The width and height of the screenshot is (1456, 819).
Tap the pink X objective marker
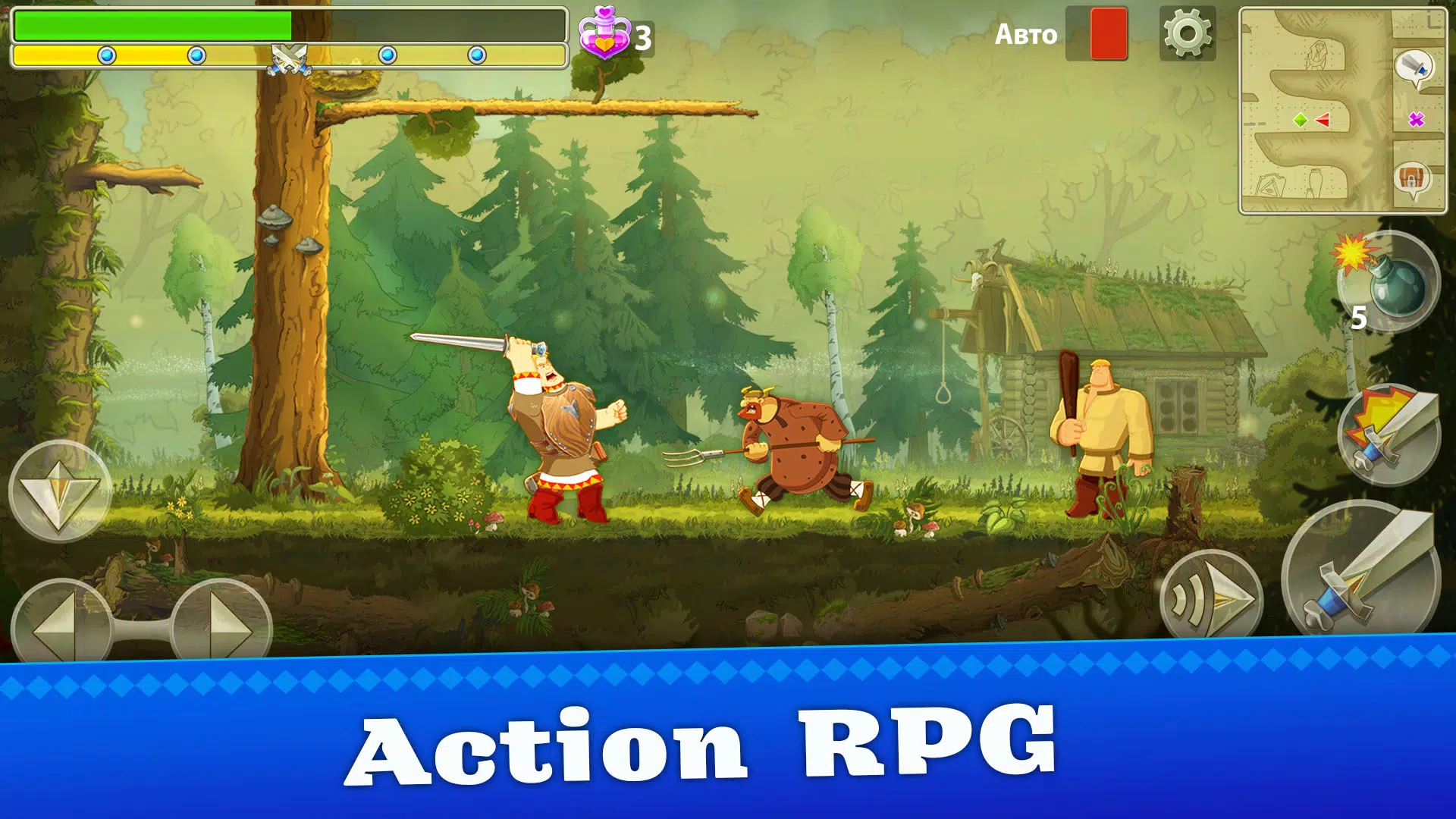1417,119
